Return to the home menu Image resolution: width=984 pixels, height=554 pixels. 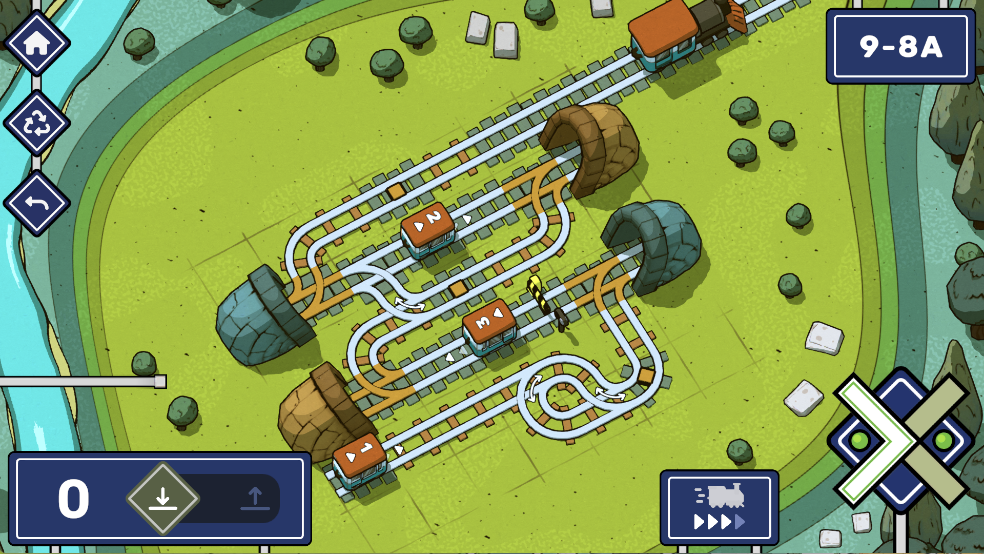(37, 44)
